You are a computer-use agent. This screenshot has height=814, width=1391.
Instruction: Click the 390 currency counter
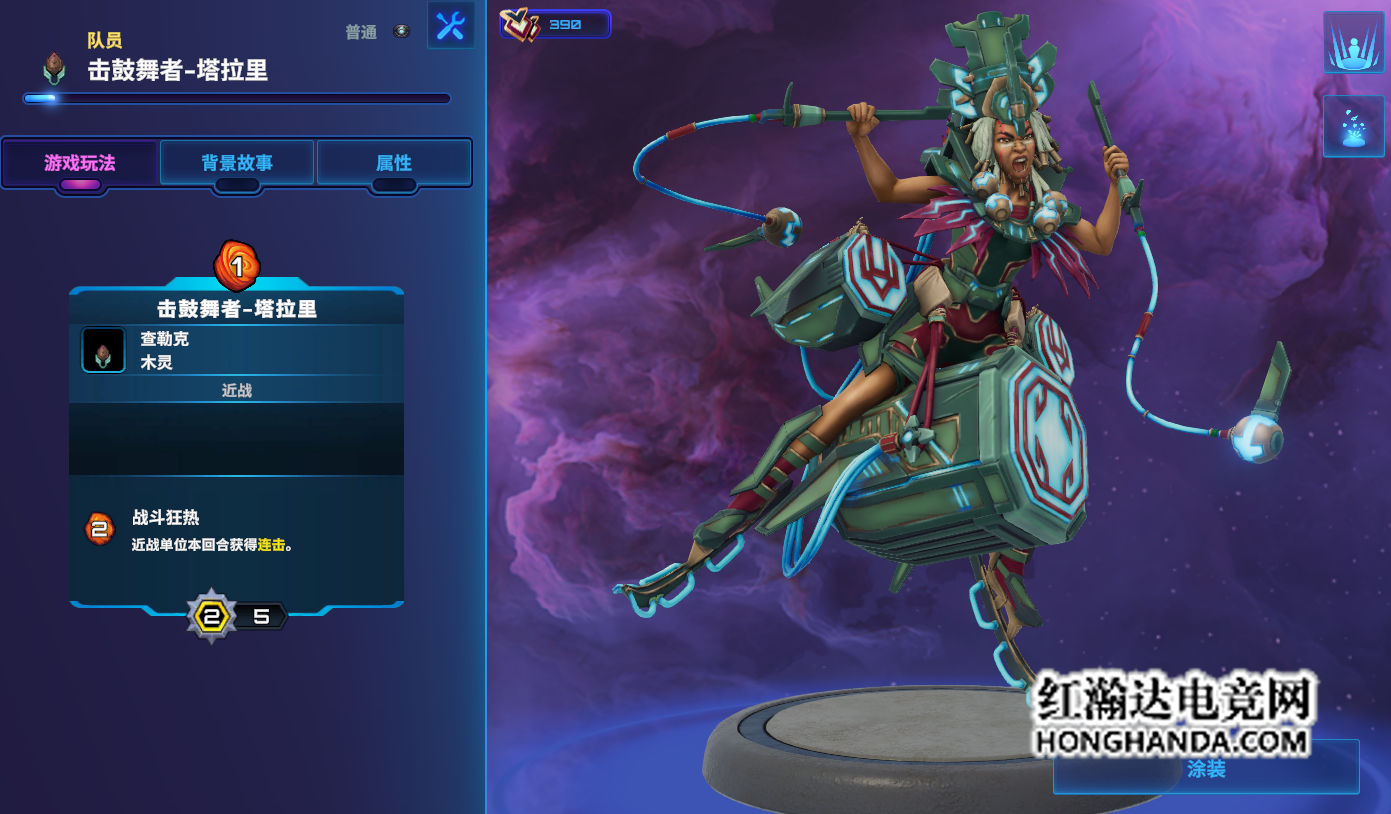(x=556, y=24)
